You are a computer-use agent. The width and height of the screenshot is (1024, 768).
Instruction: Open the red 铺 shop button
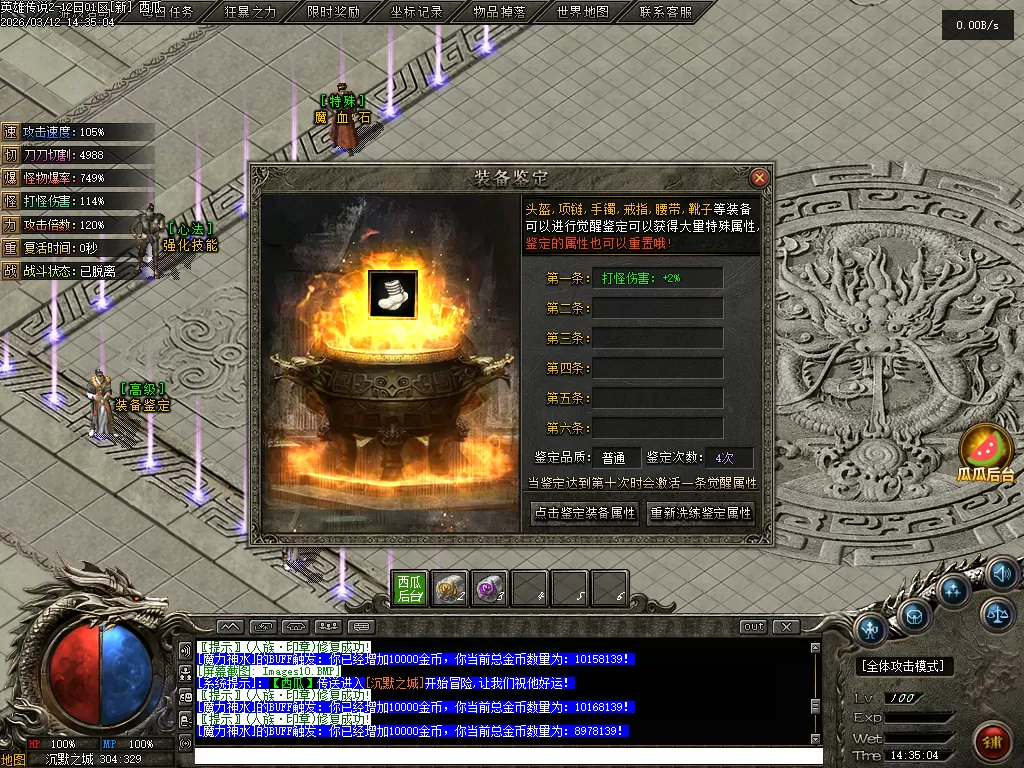point(993,742)
